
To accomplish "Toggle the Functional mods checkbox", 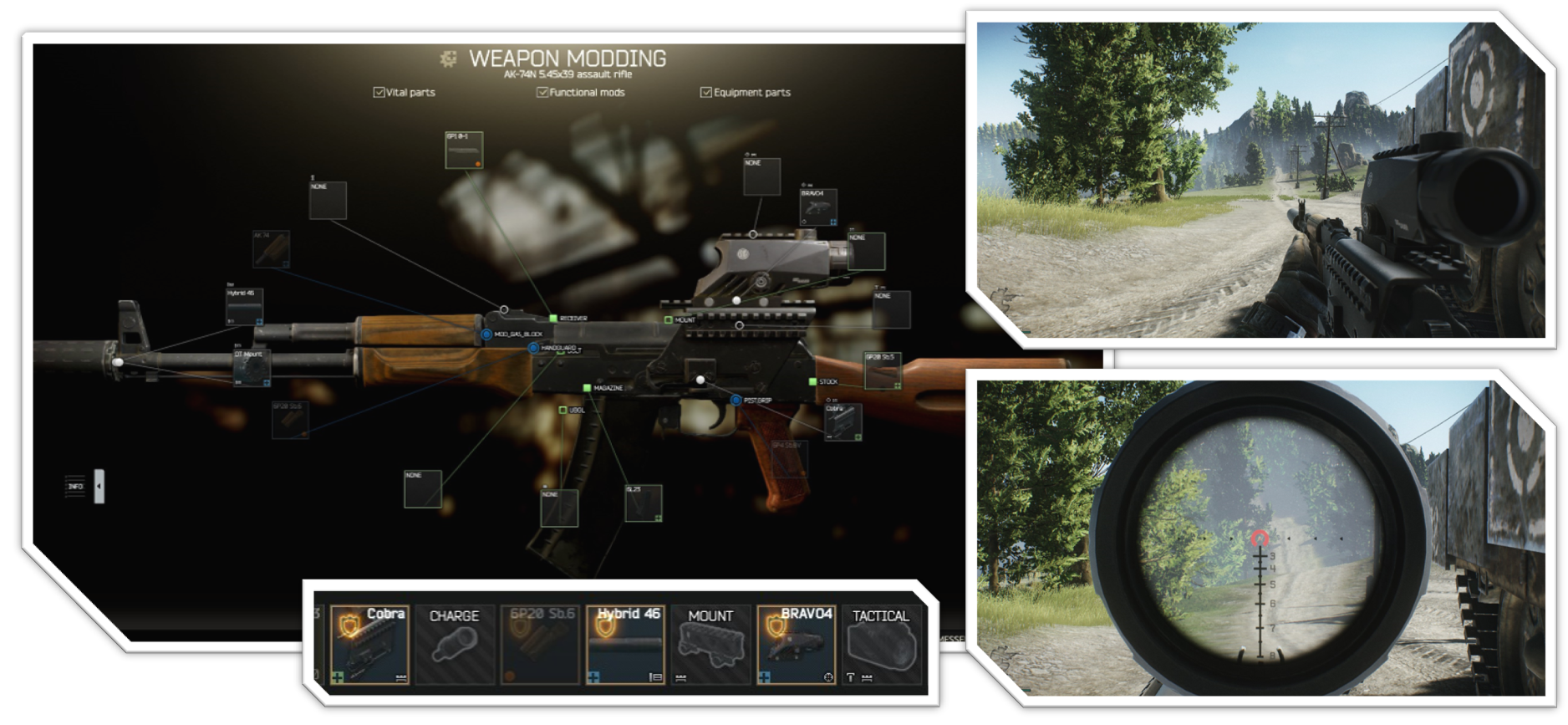I will [x=542, y=92].
